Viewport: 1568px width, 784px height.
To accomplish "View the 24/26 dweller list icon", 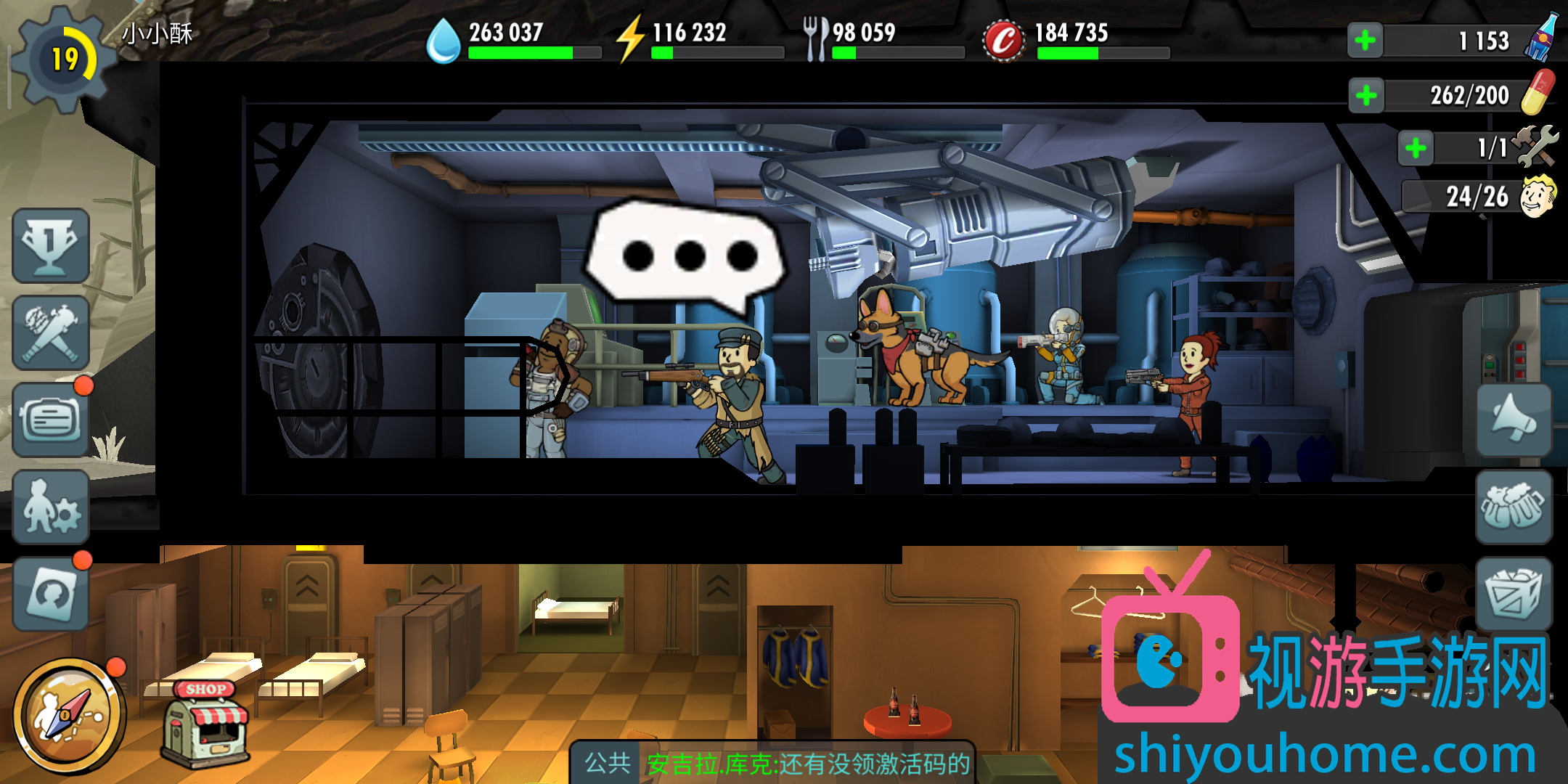I will (1538, 196).
